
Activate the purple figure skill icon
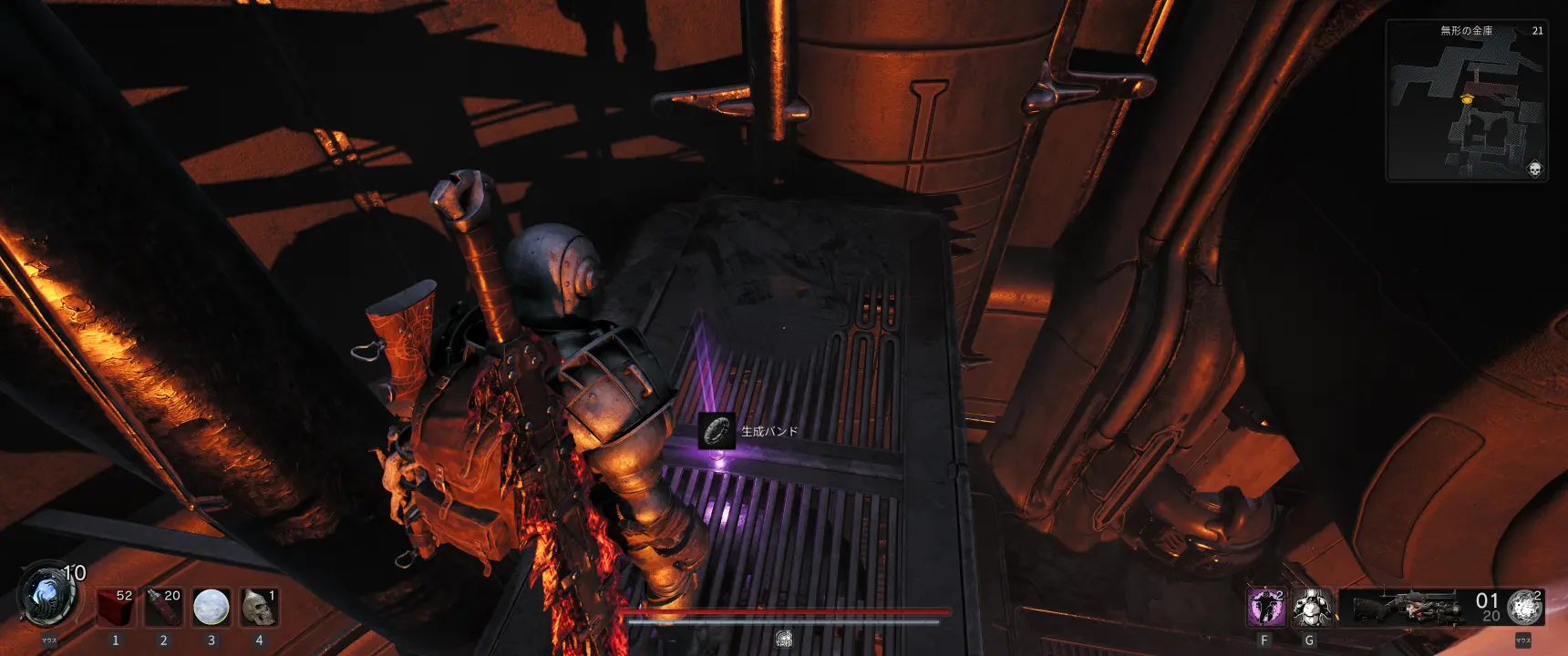[x=1265, y=608]
